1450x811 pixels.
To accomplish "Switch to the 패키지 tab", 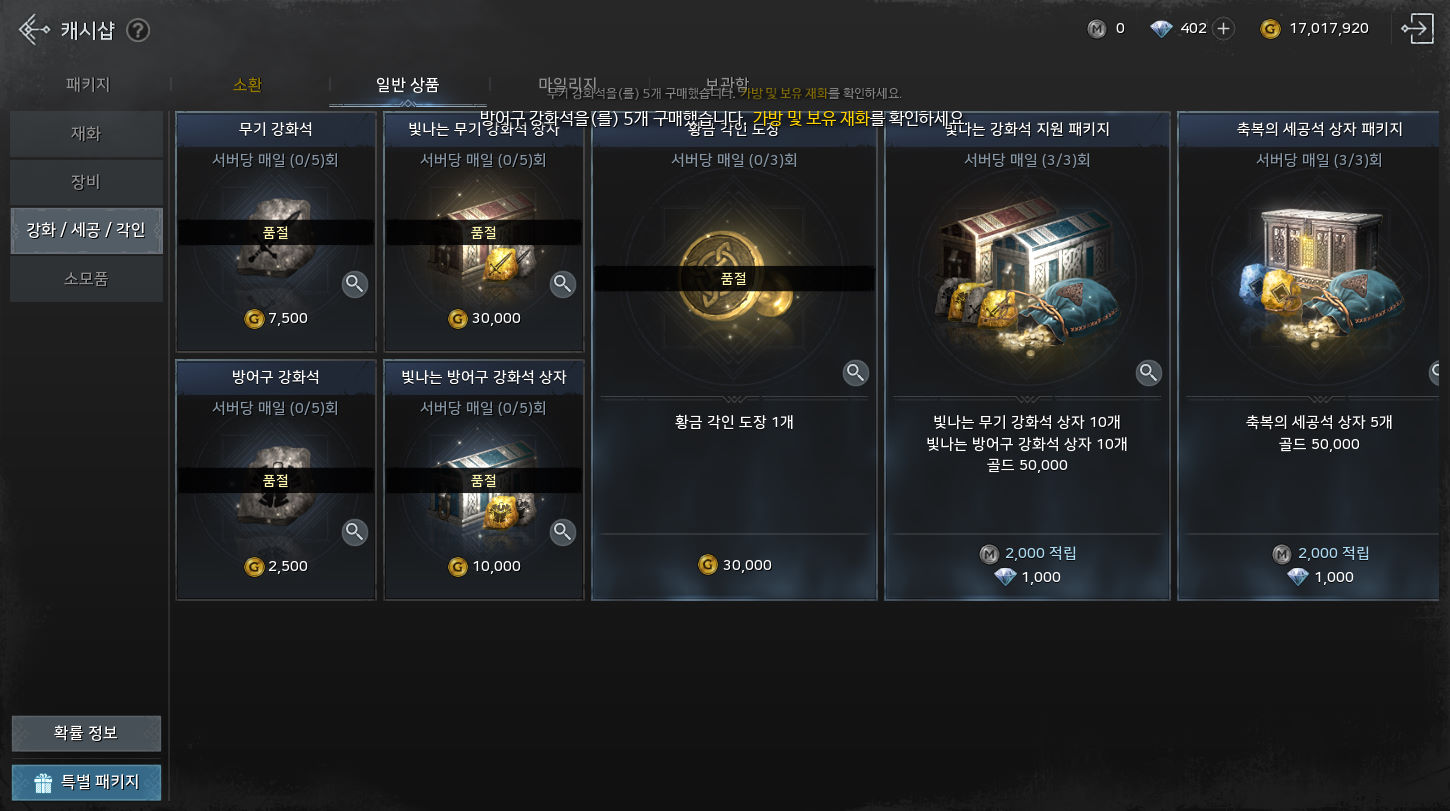I will (88, 85).
